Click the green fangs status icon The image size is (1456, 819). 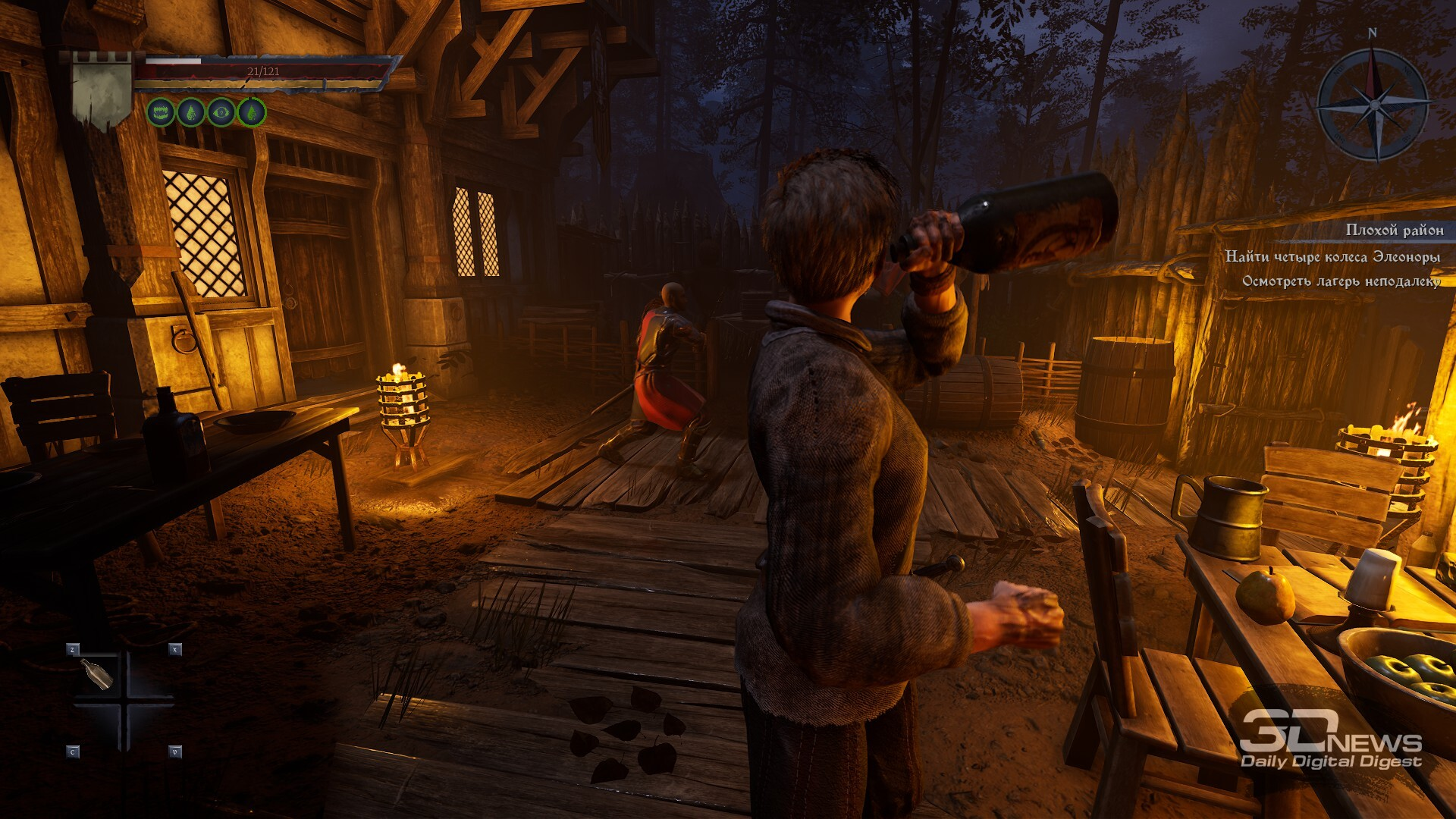(161, 113)
